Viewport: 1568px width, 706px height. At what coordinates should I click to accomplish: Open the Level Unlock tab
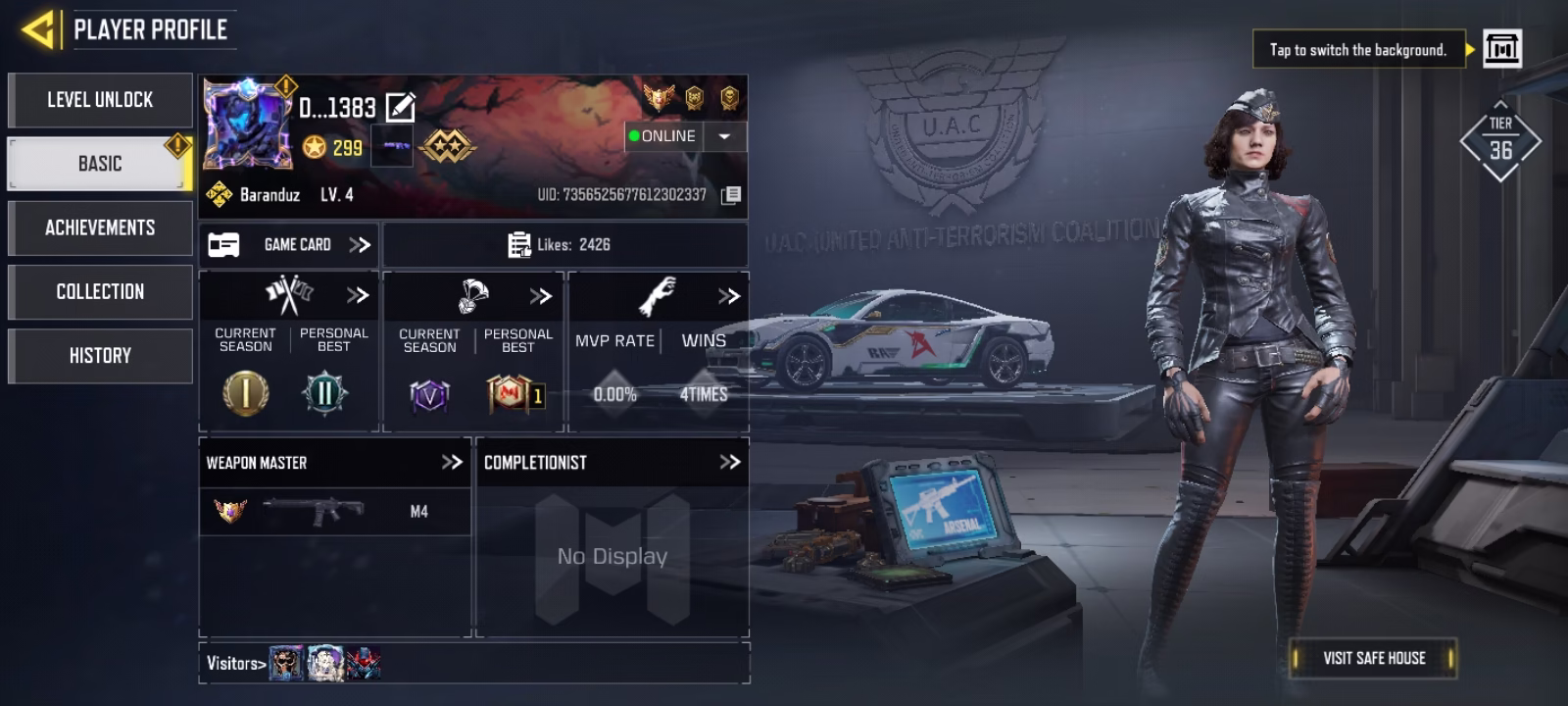click(100, 100)
